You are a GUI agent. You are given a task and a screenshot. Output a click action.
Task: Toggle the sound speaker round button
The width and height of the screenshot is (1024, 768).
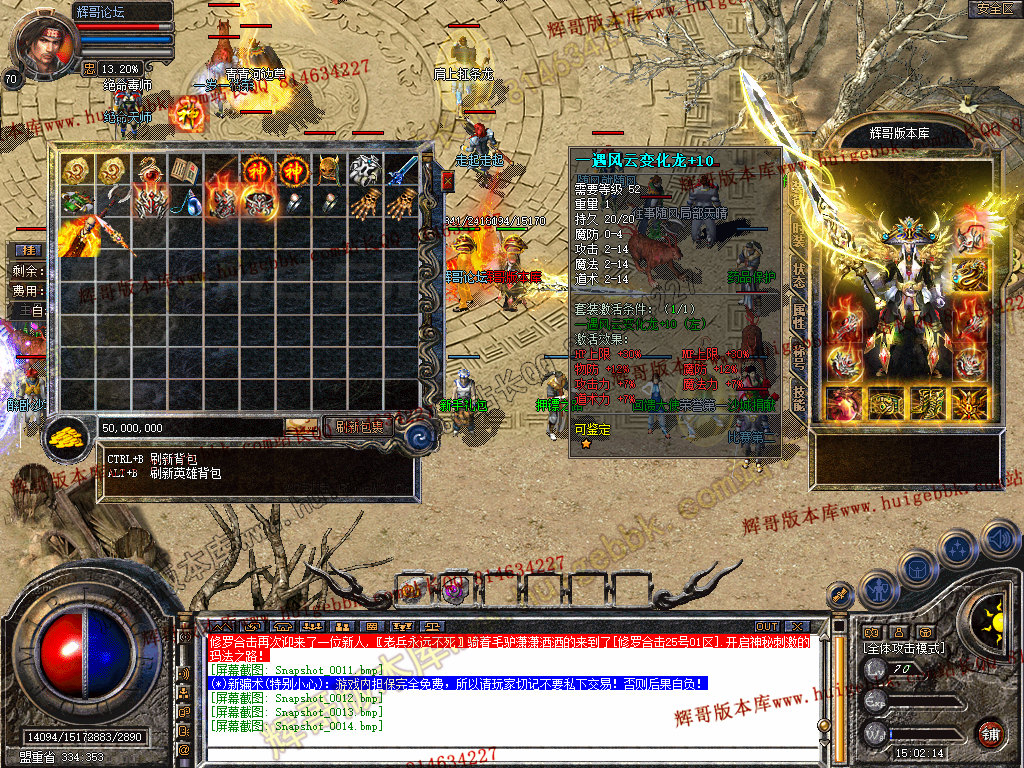click(x=999, y=538)
